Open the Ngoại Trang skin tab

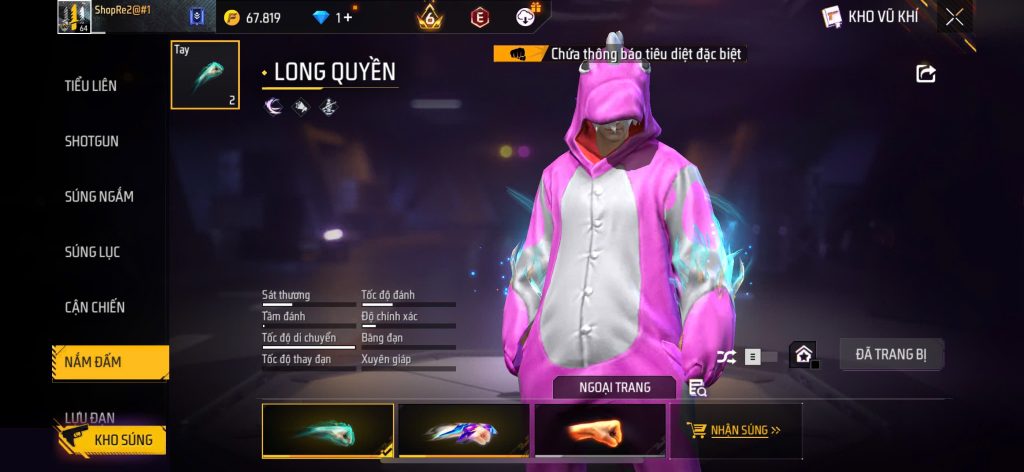point(614,387)
